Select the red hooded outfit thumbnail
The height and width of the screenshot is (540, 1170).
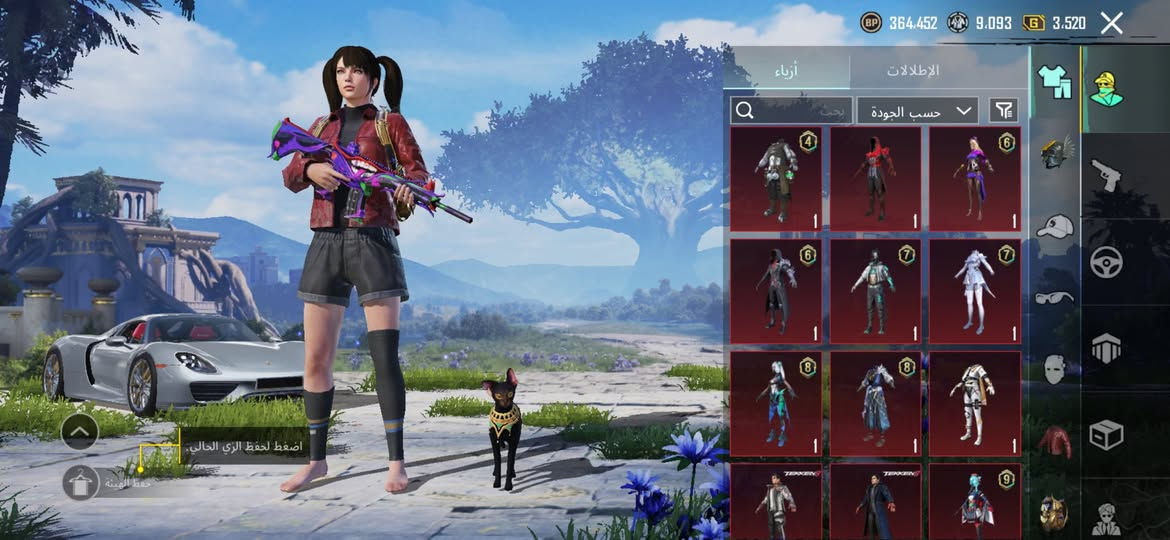point(875,179)
